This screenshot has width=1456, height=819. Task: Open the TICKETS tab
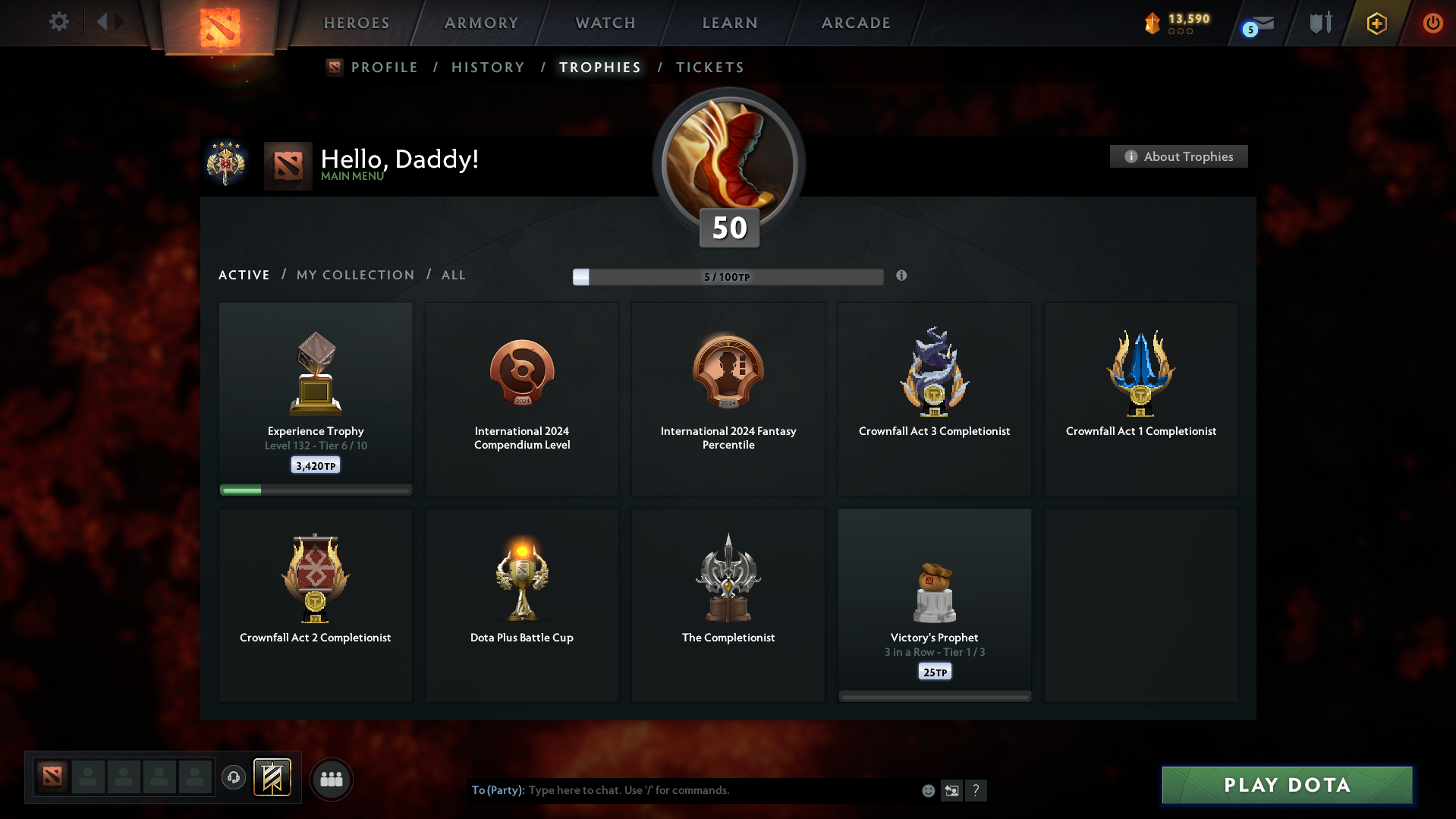[x=709, y=67]
